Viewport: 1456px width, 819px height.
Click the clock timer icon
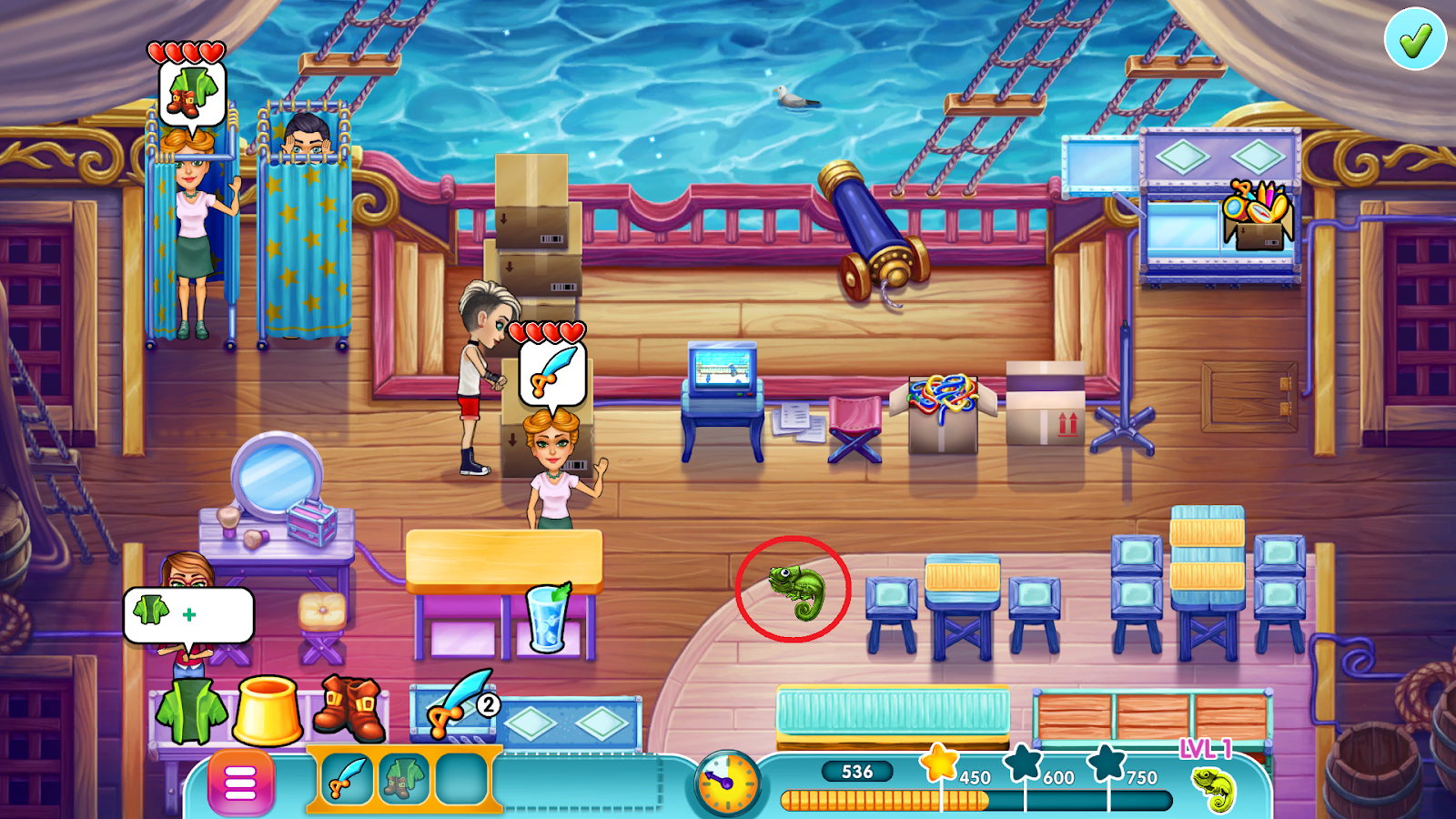[723, 784]
